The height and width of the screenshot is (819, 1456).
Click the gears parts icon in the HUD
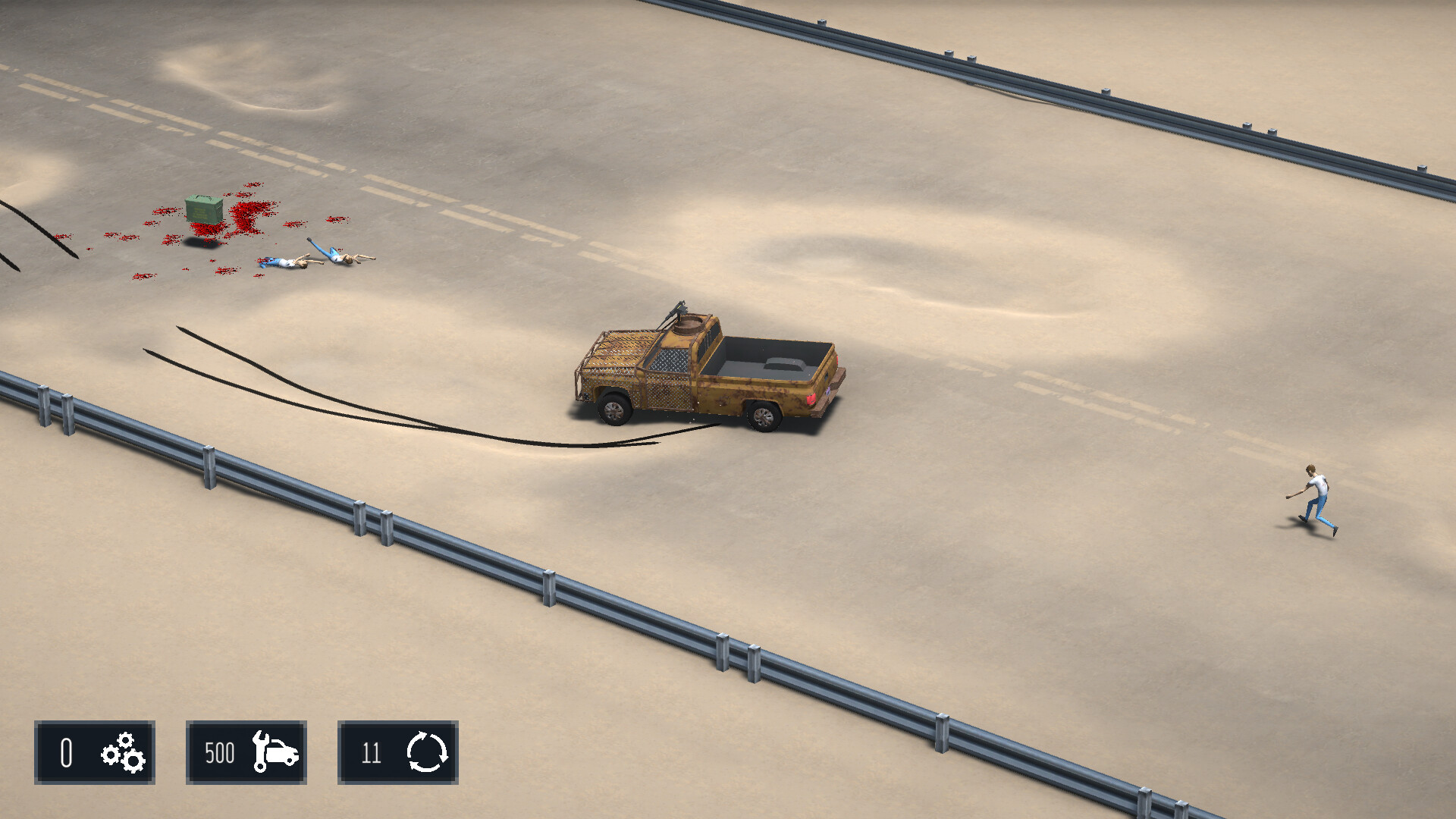pos(121,753)
